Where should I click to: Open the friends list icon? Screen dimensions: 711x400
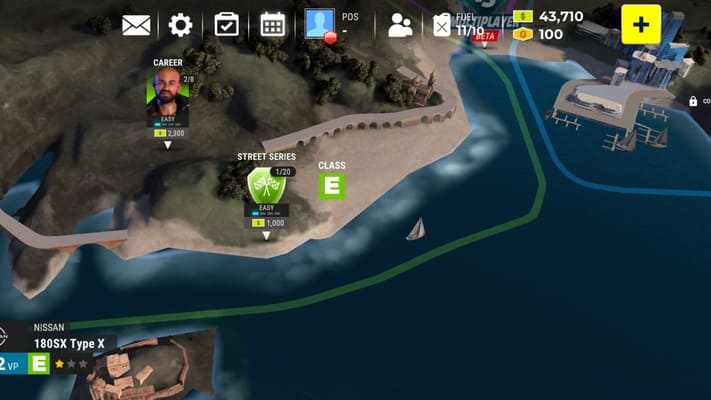pos(400,25)
